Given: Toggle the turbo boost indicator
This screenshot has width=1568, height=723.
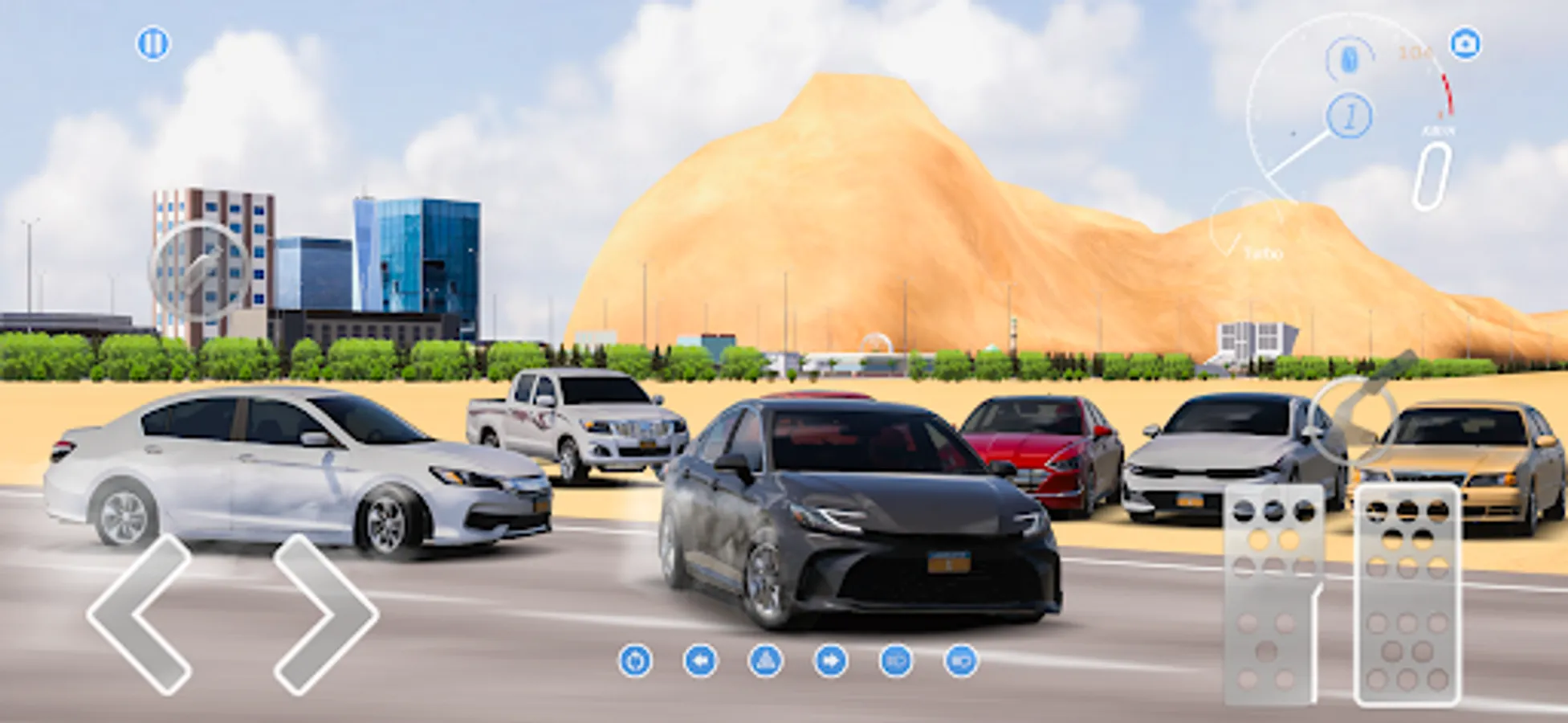Looking at the screenshot, I should (1263, 253).
